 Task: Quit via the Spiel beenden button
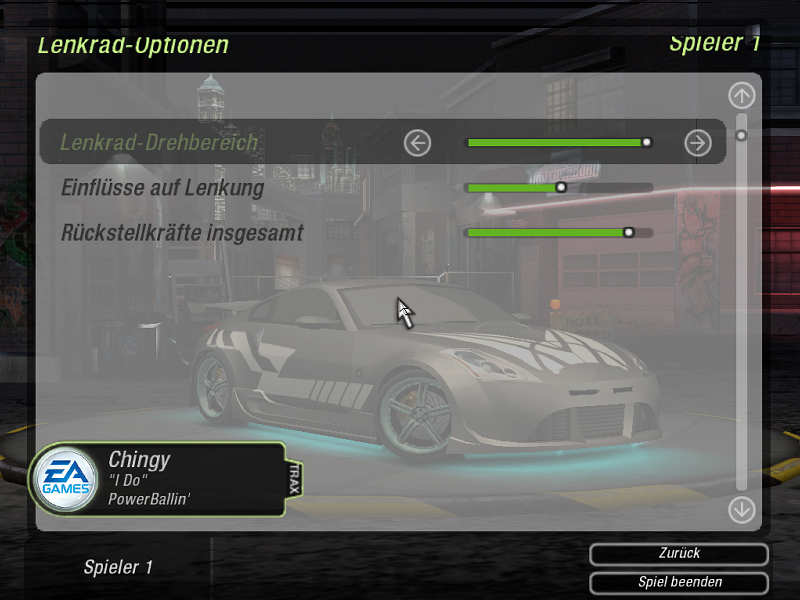679,582
